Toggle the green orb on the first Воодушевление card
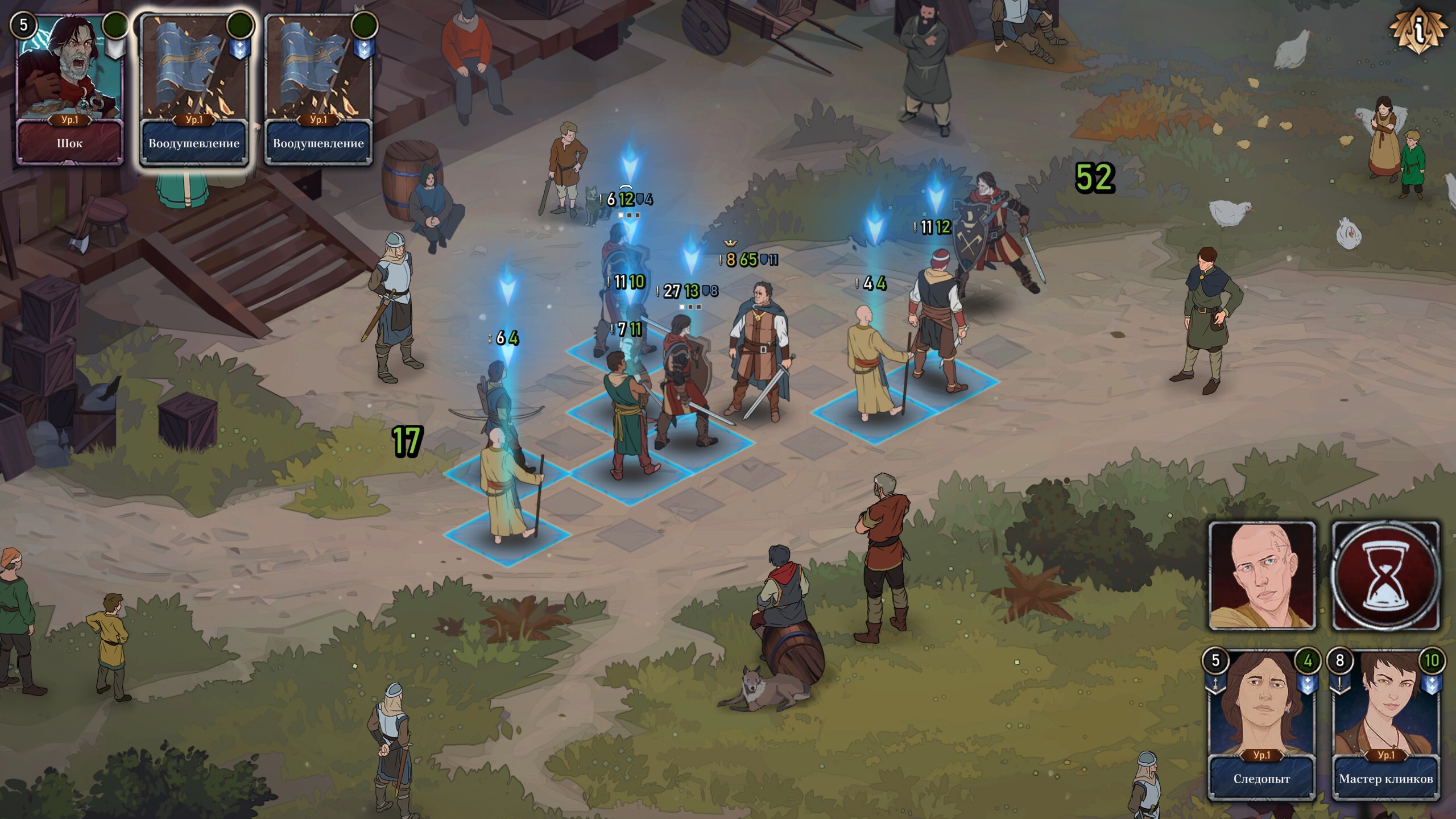Screen dimensions: 1456x819 (x=240, y=24)
